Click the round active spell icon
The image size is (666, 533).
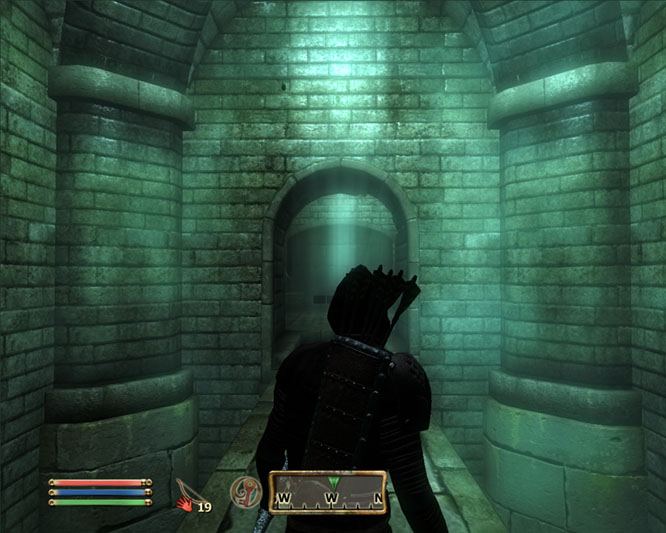pos(242,491)
